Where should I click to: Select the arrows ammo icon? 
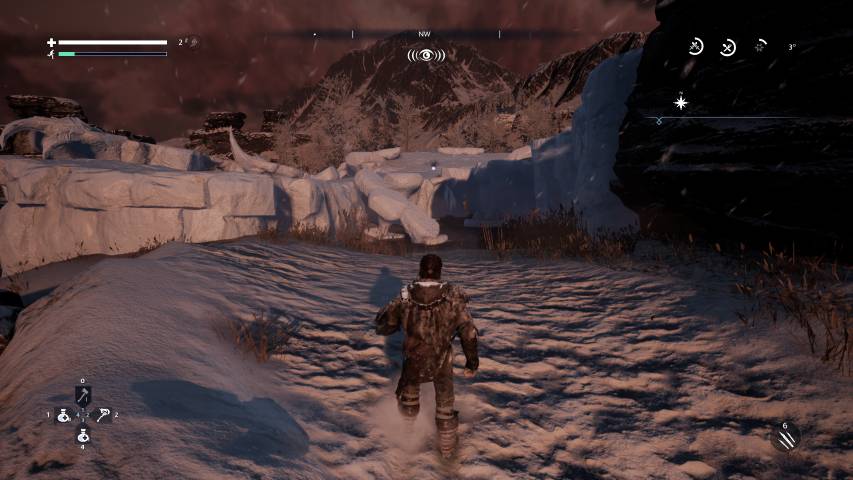click(785, 437)
